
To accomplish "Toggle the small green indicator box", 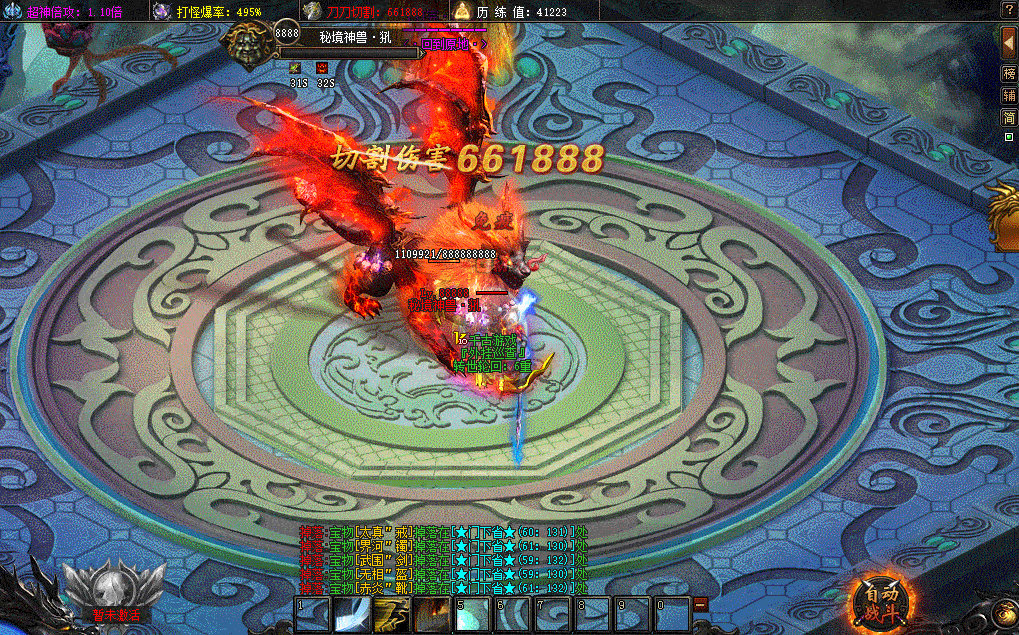I will (1009, 136).
